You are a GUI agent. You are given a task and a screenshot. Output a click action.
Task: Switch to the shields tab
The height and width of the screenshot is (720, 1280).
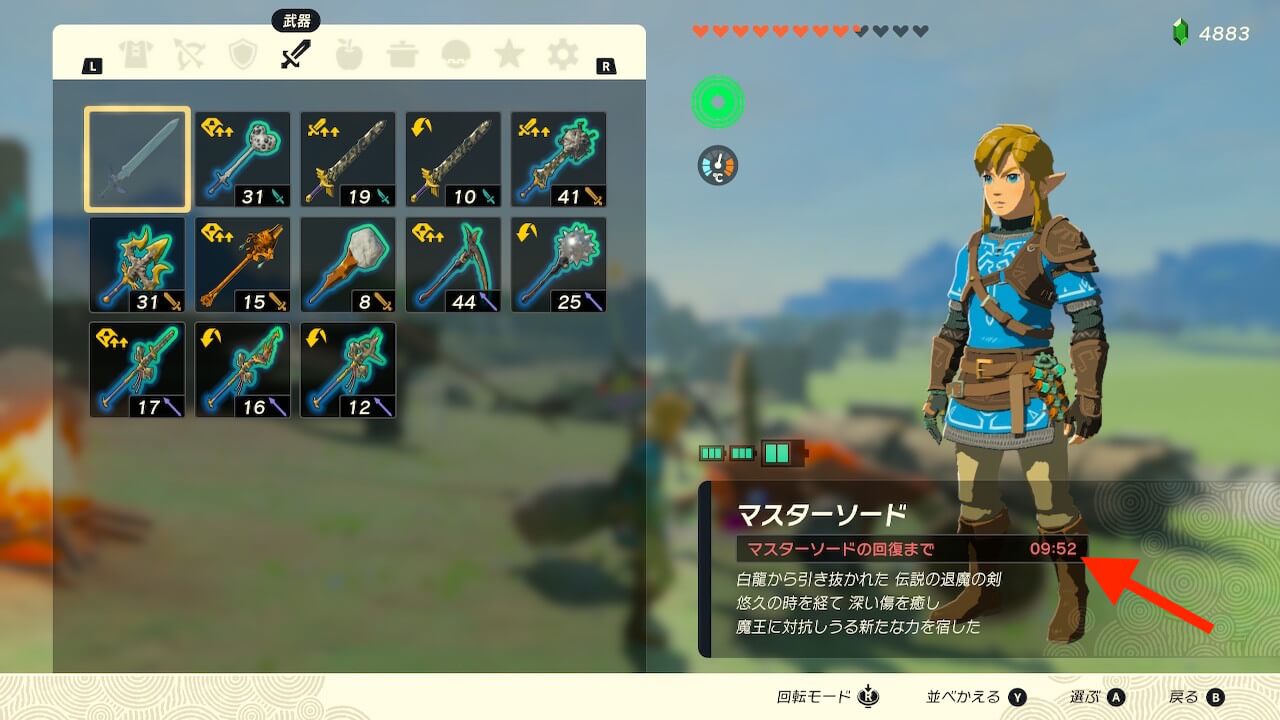(242, 54)
